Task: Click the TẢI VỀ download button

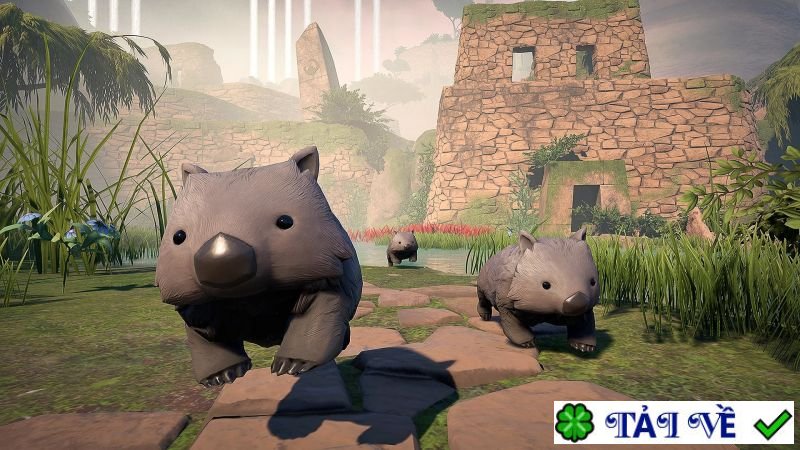Action: pos(673,423)
